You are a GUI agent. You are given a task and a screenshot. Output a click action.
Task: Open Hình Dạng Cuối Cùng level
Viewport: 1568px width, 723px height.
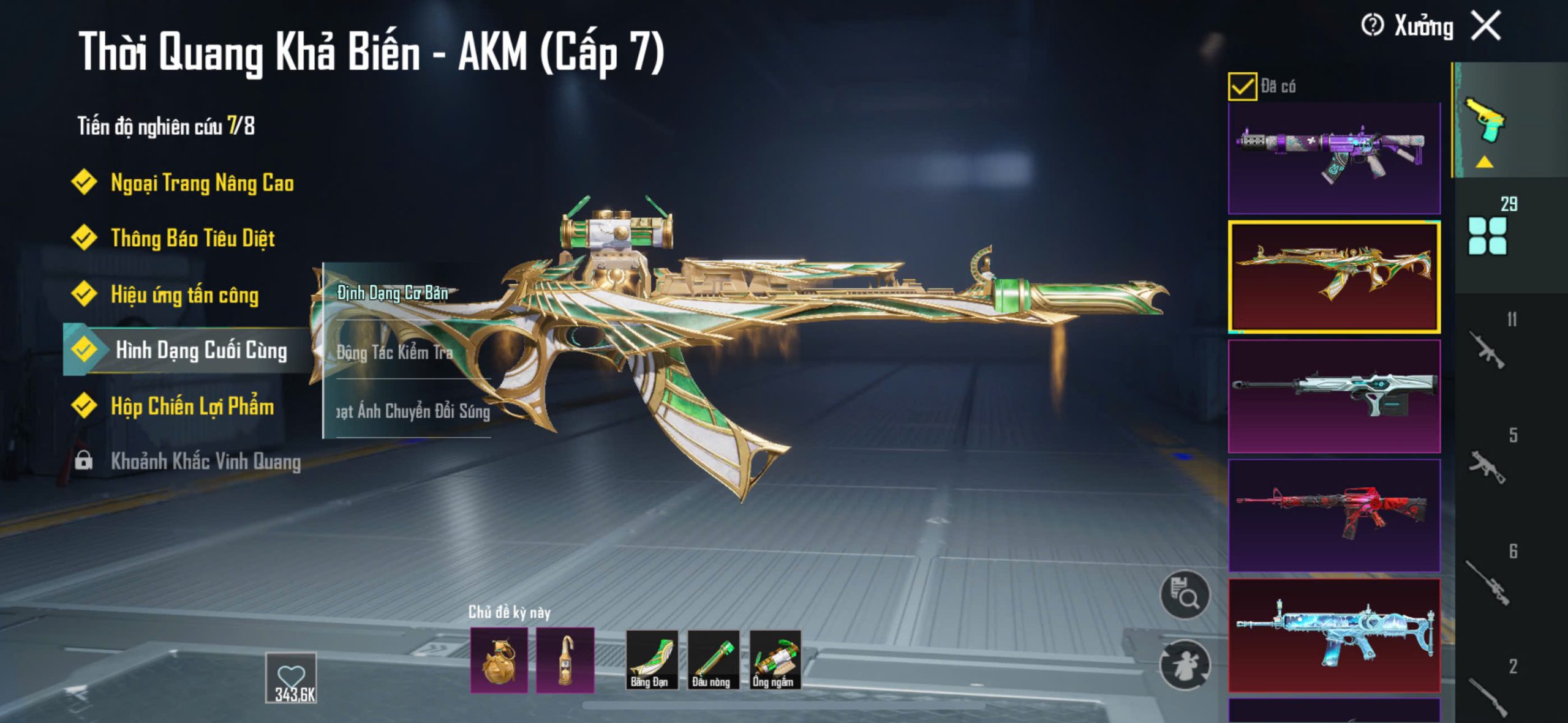click(x=200, y=350)
